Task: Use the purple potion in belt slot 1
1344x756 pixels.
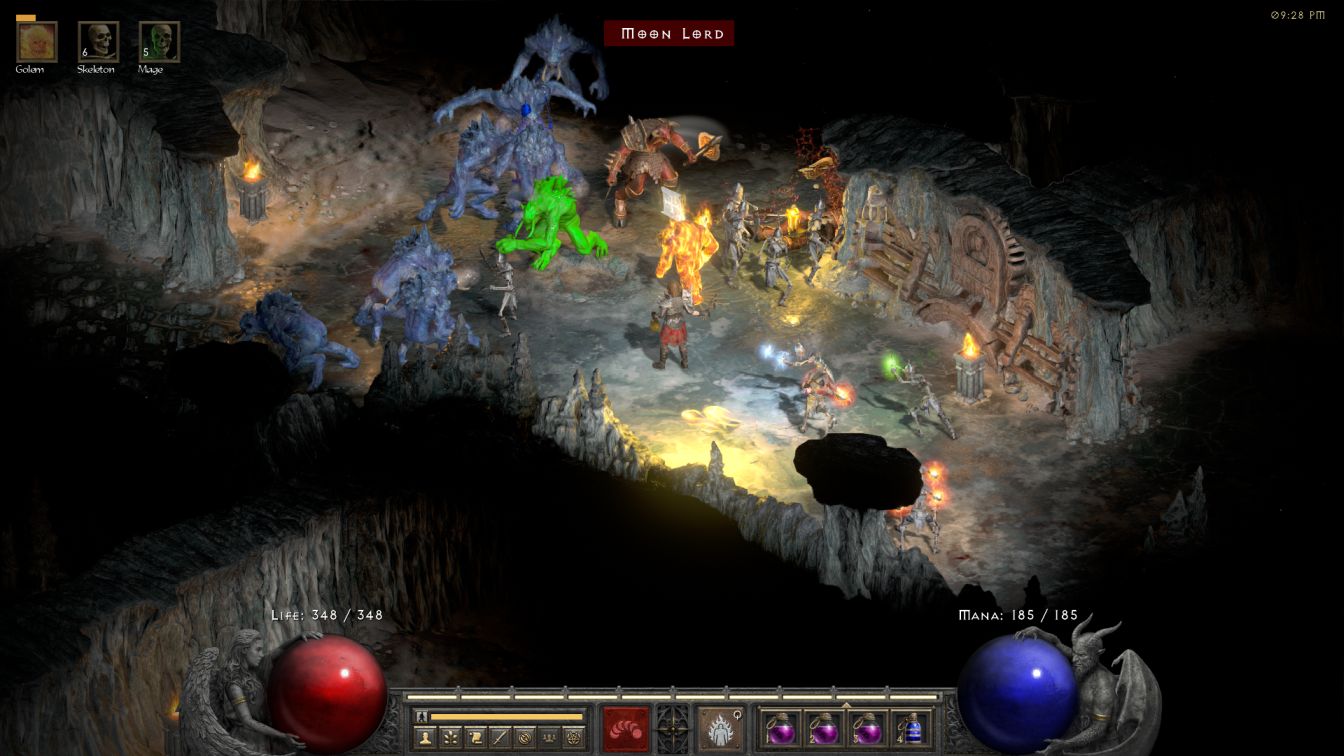Action: pyautogui.click(x=781, y=728)
